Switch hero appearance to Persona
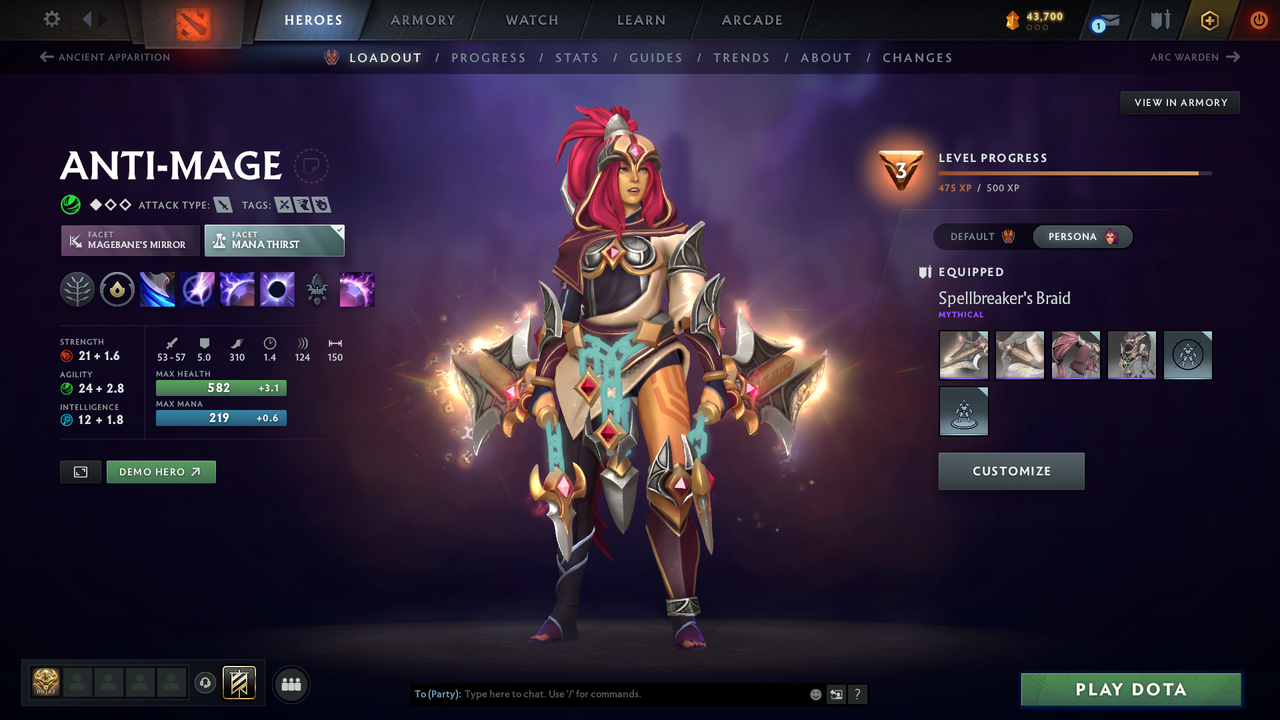 [x=1083, y=236]
